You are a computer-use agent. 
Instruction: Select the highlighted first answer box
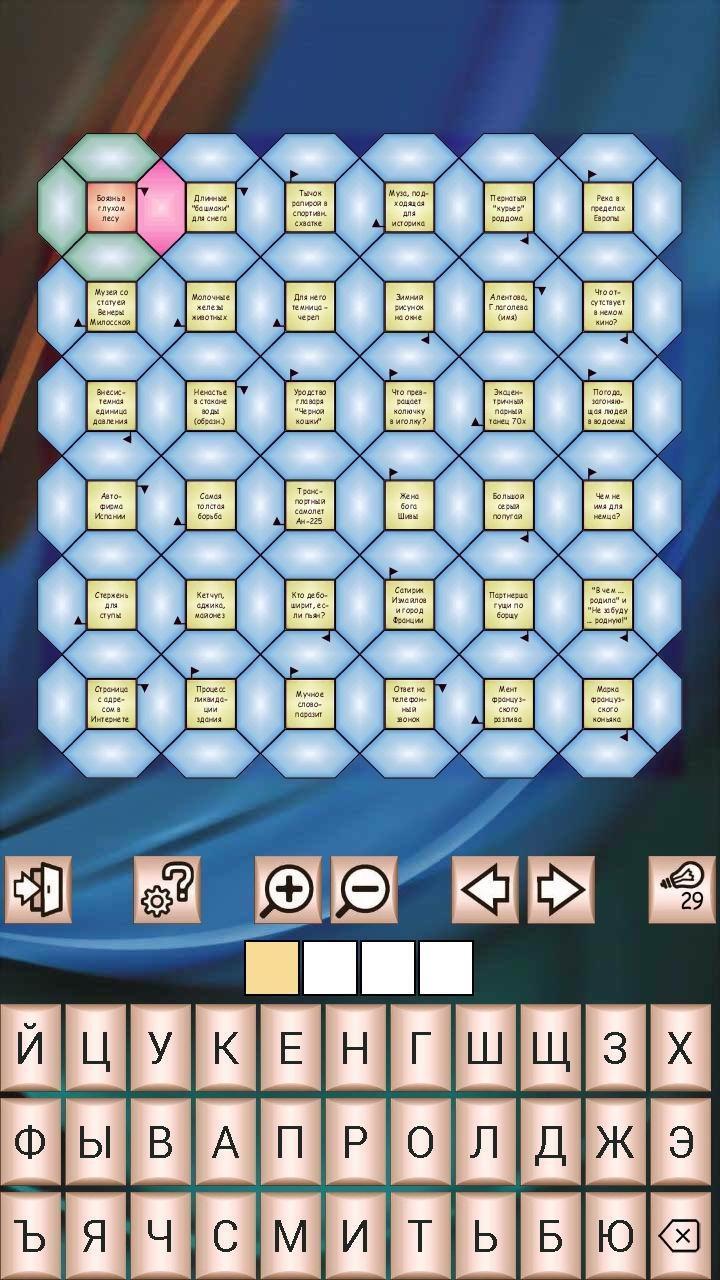tap(272, 968)
